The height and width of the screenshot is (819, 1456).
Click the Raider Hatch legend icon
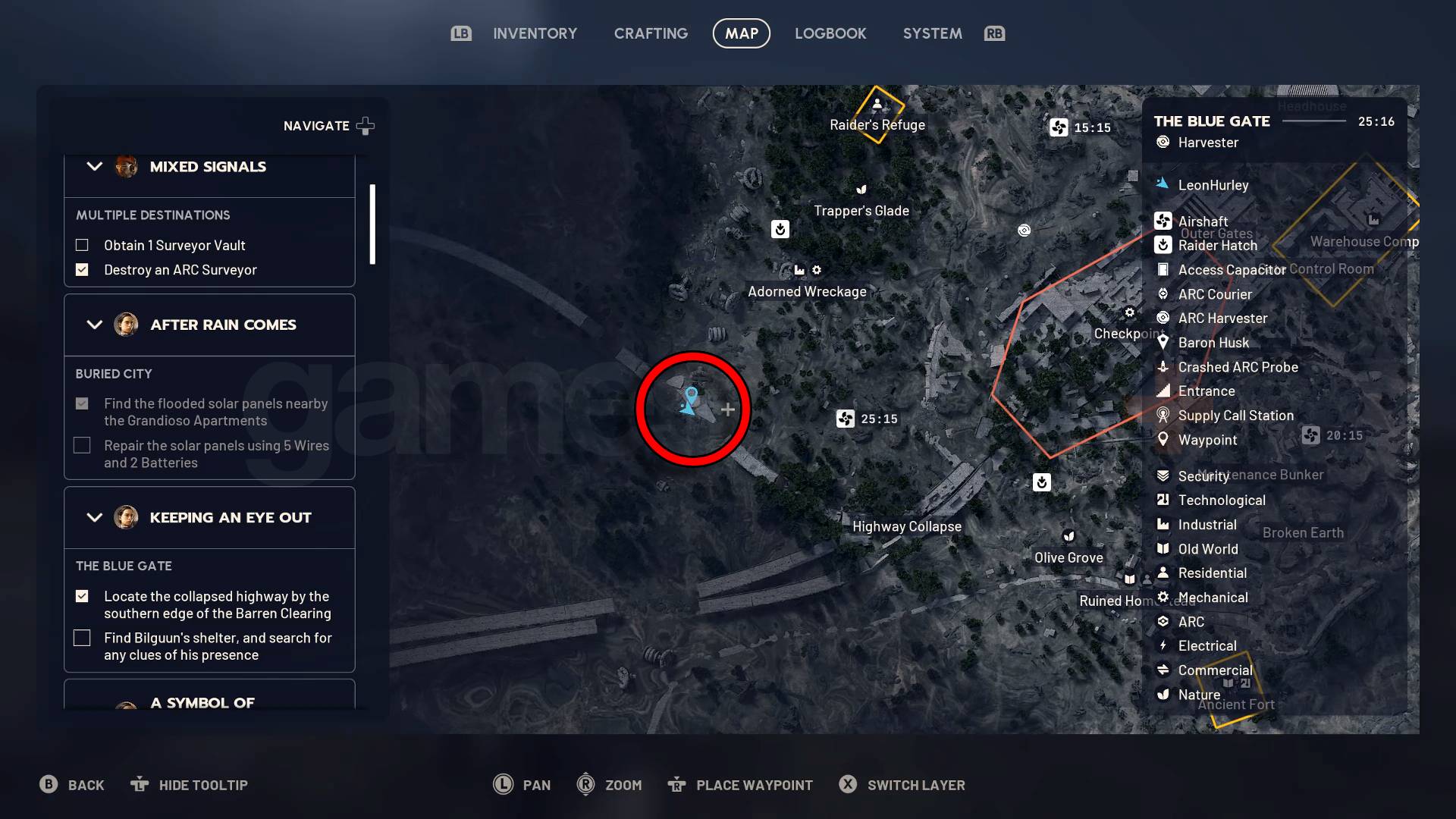[1164, 245]
